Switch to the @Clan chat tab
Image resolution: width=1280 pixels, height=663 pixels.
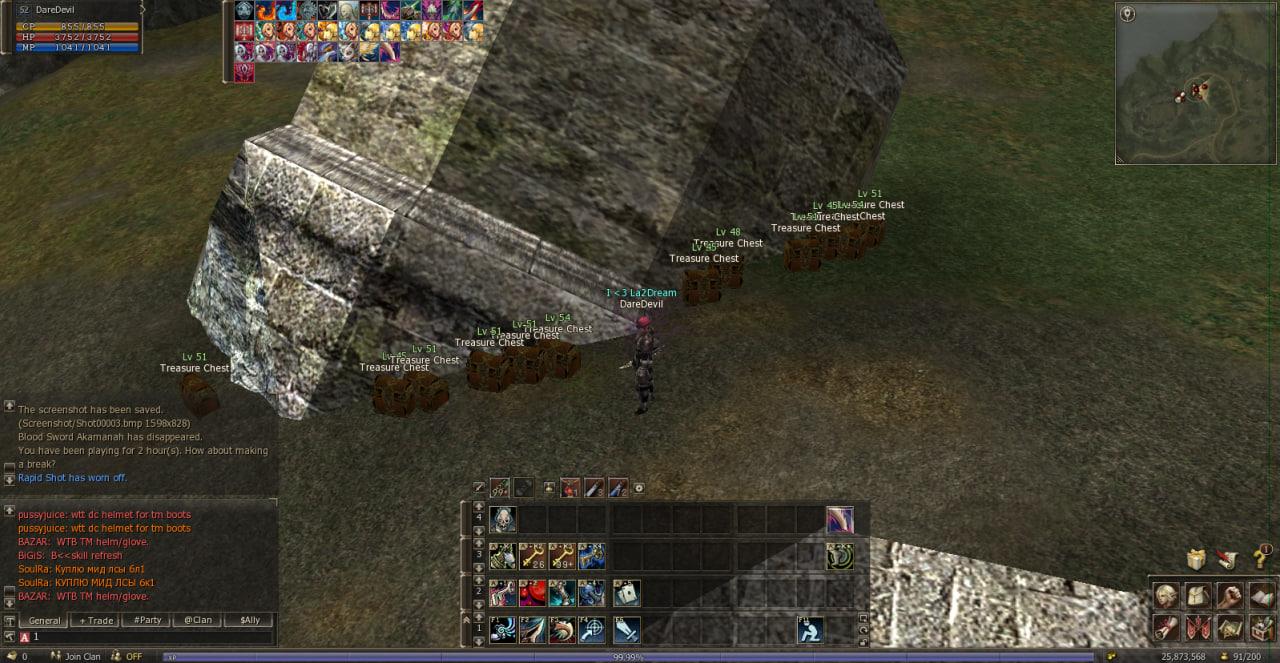(x=197, y=621)
